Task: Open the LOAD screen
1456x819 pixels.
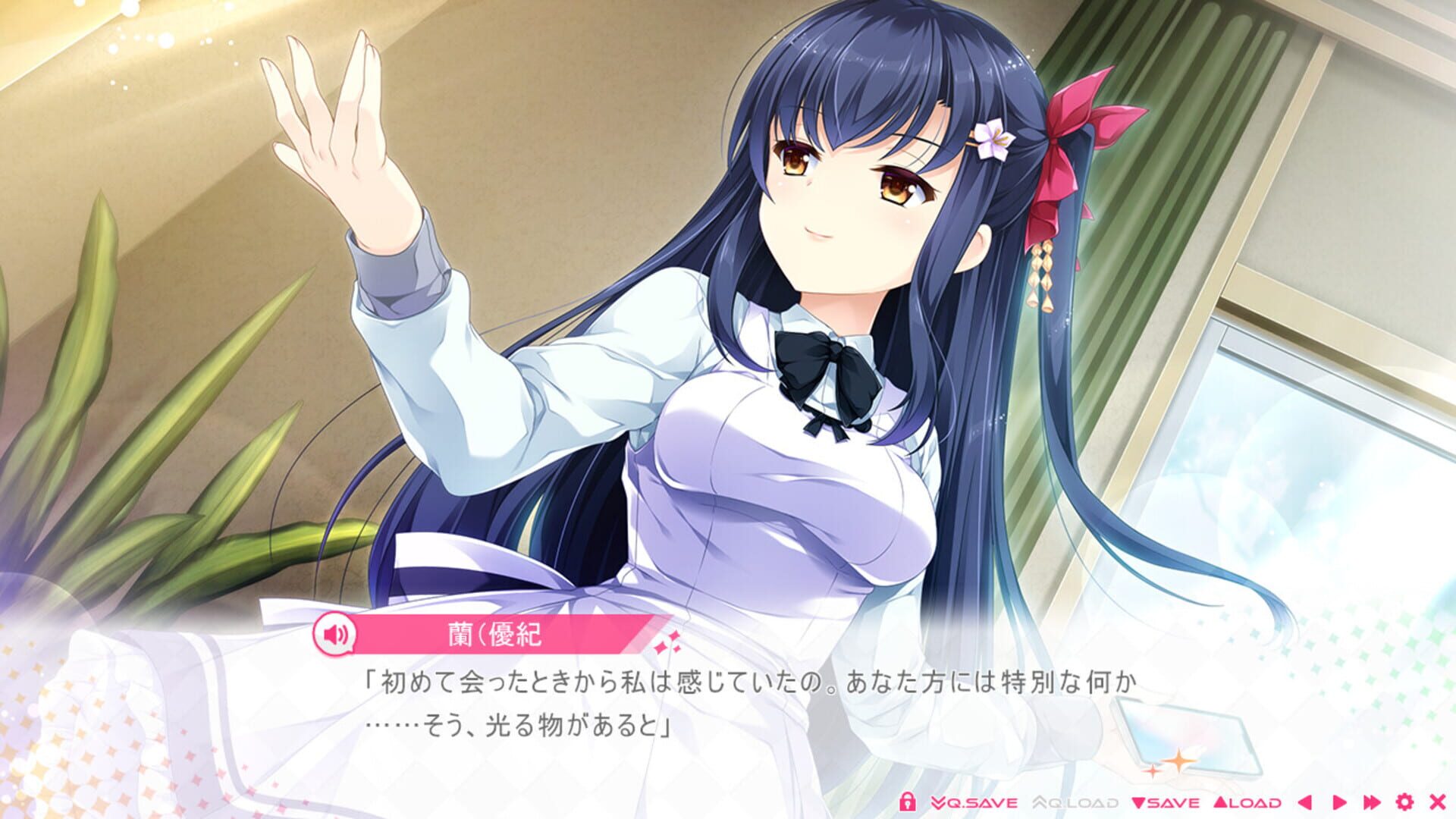Action: pos(1254,803)
